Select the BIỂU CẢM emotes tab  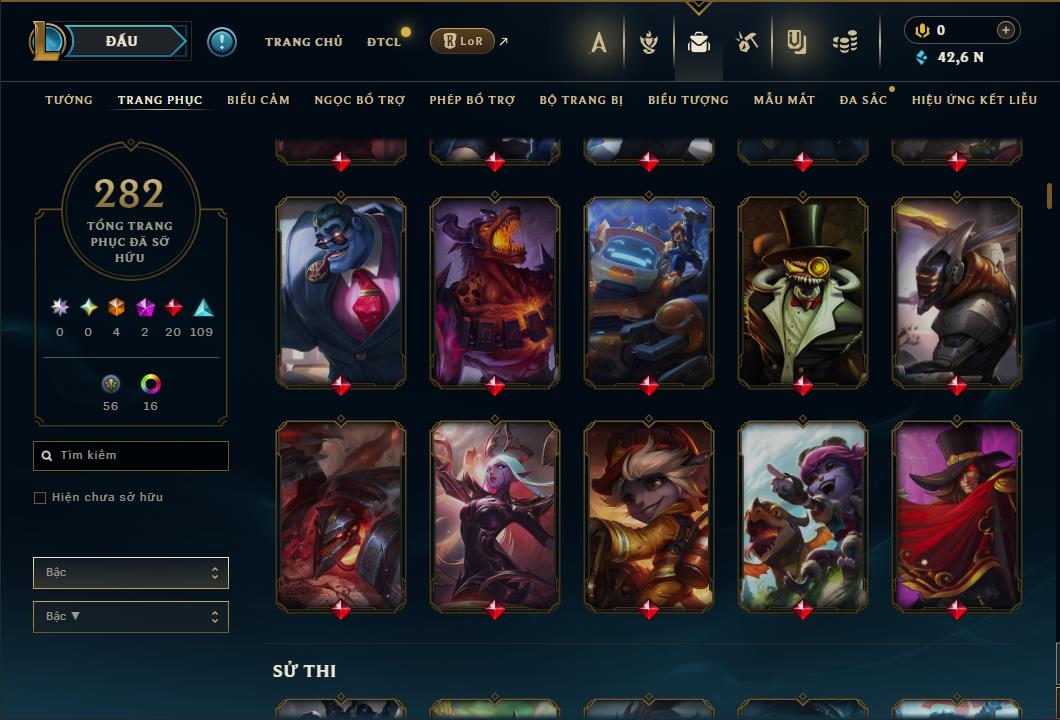click(x=258, y=100)
